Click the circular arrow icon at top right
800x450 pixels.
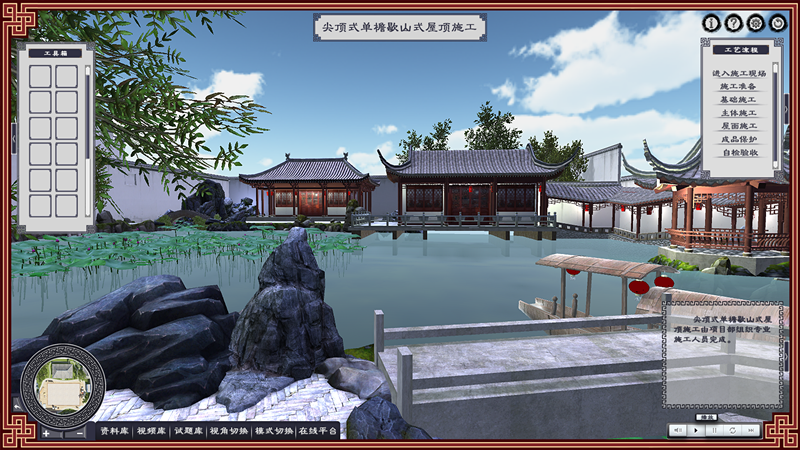[778, 22]
